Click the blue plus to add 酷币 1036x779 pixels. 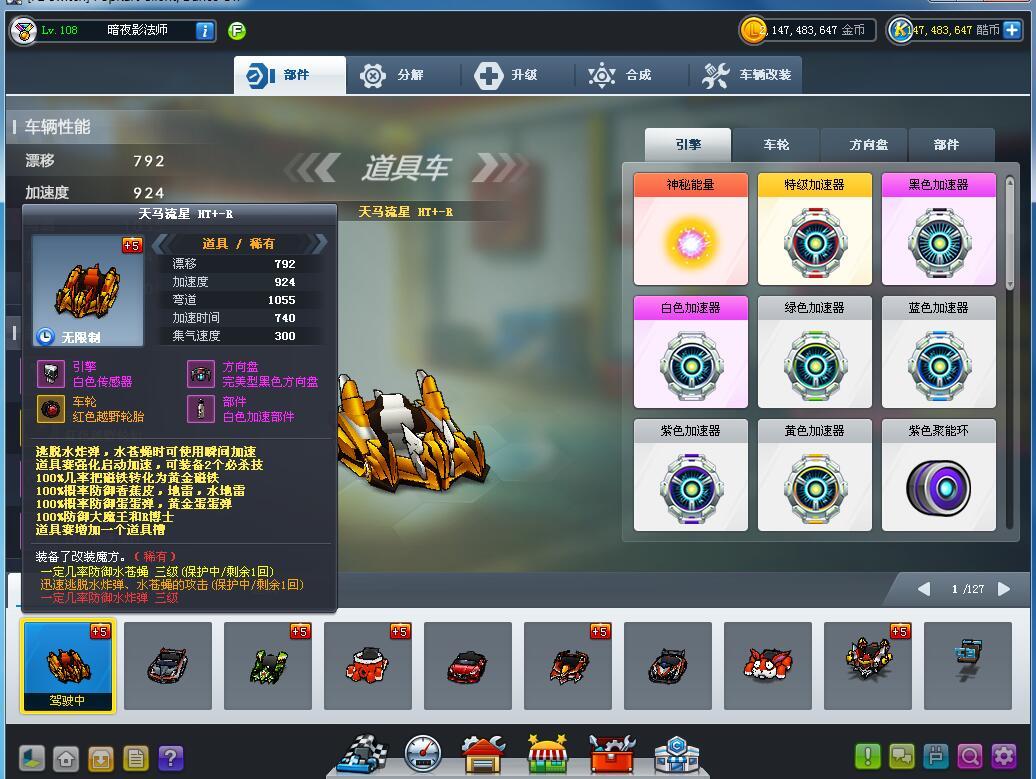(x=1012, y=30)
